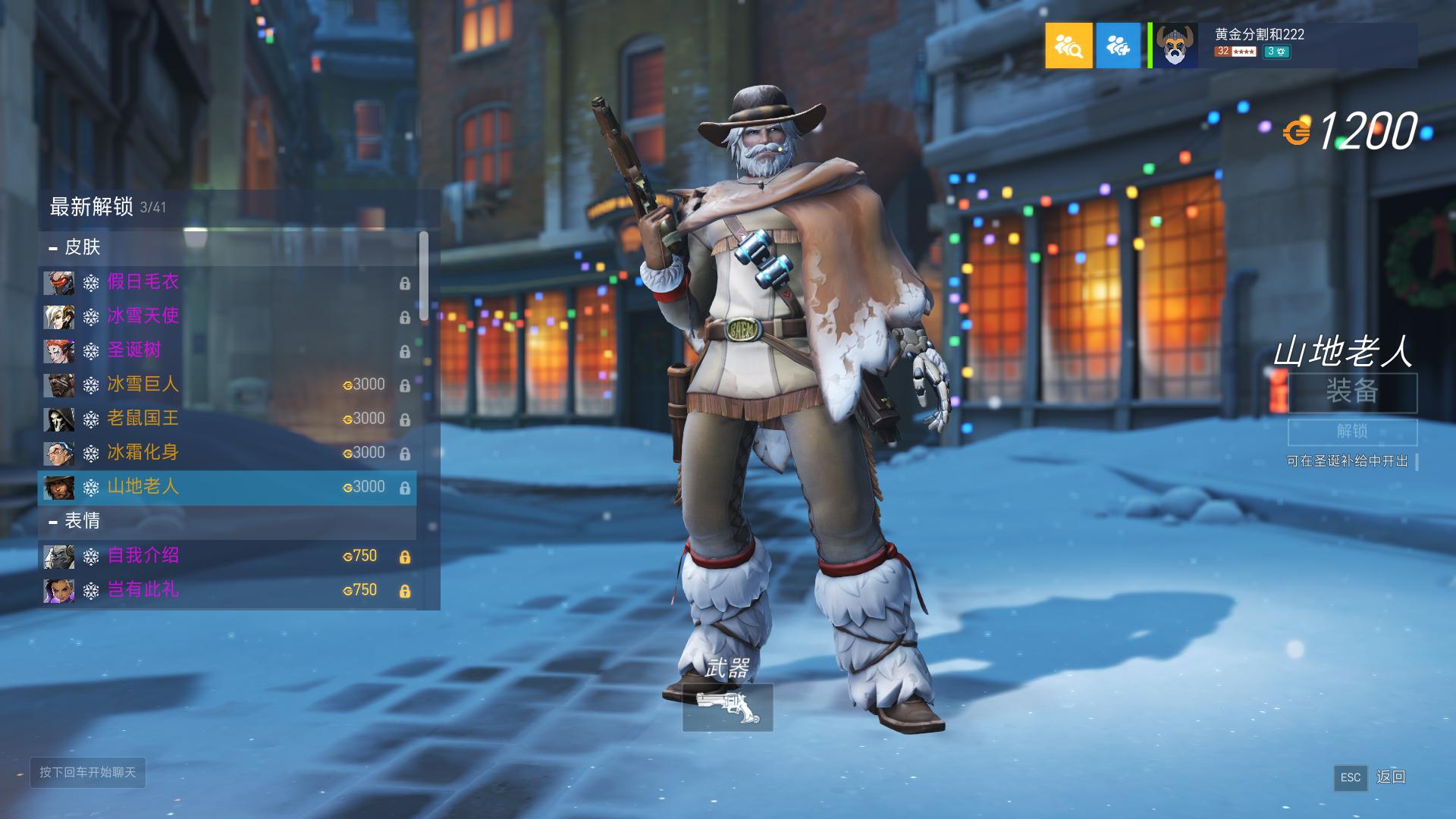This screenshot has height=819, width=1456.
Task: Choose the 自我介绍 emote entry
Action: coord(226,556)
